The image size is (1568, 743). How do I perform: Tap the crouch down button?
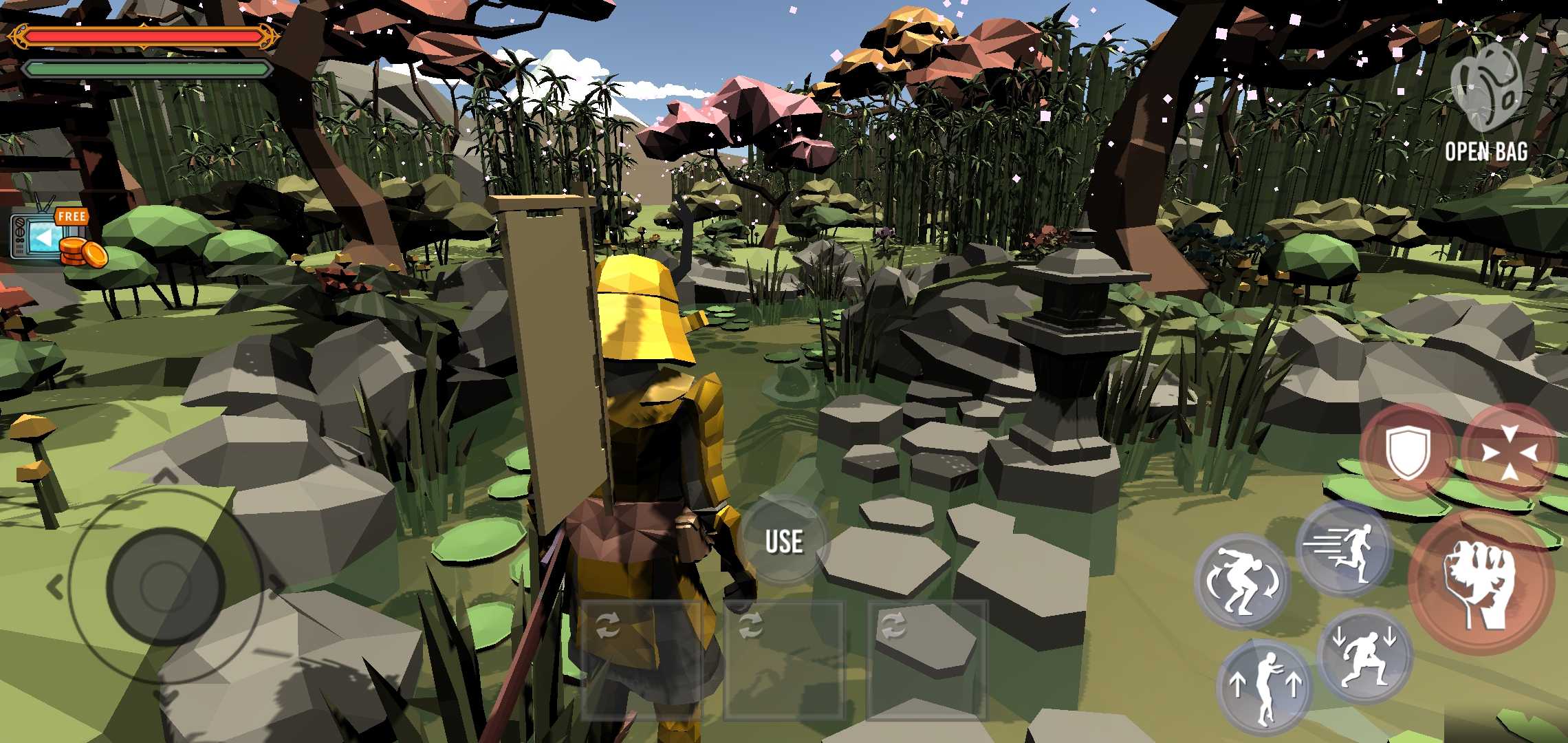click(1364, 656)
